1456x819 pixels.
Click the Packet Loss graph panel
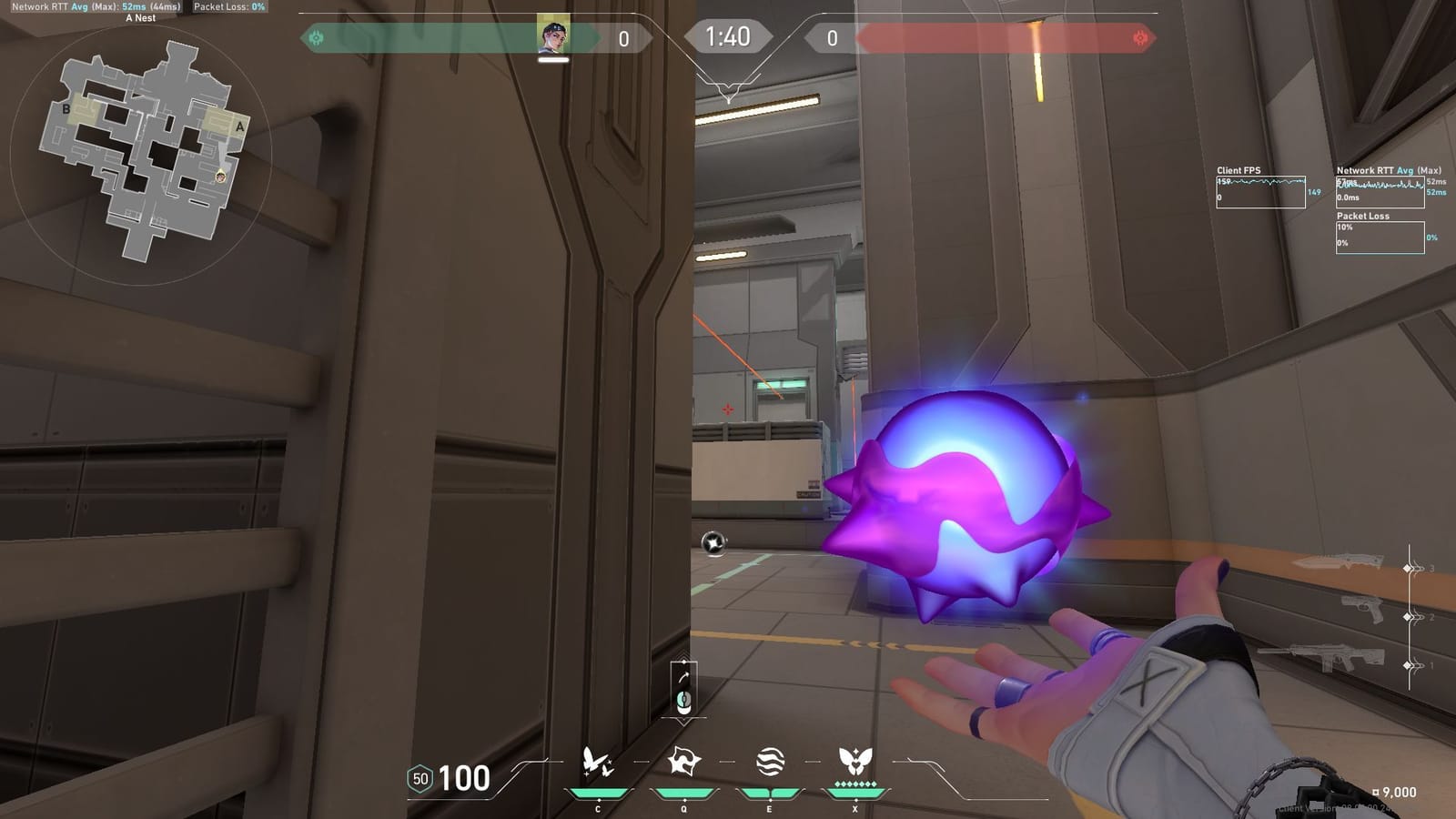coord(1380,237)
